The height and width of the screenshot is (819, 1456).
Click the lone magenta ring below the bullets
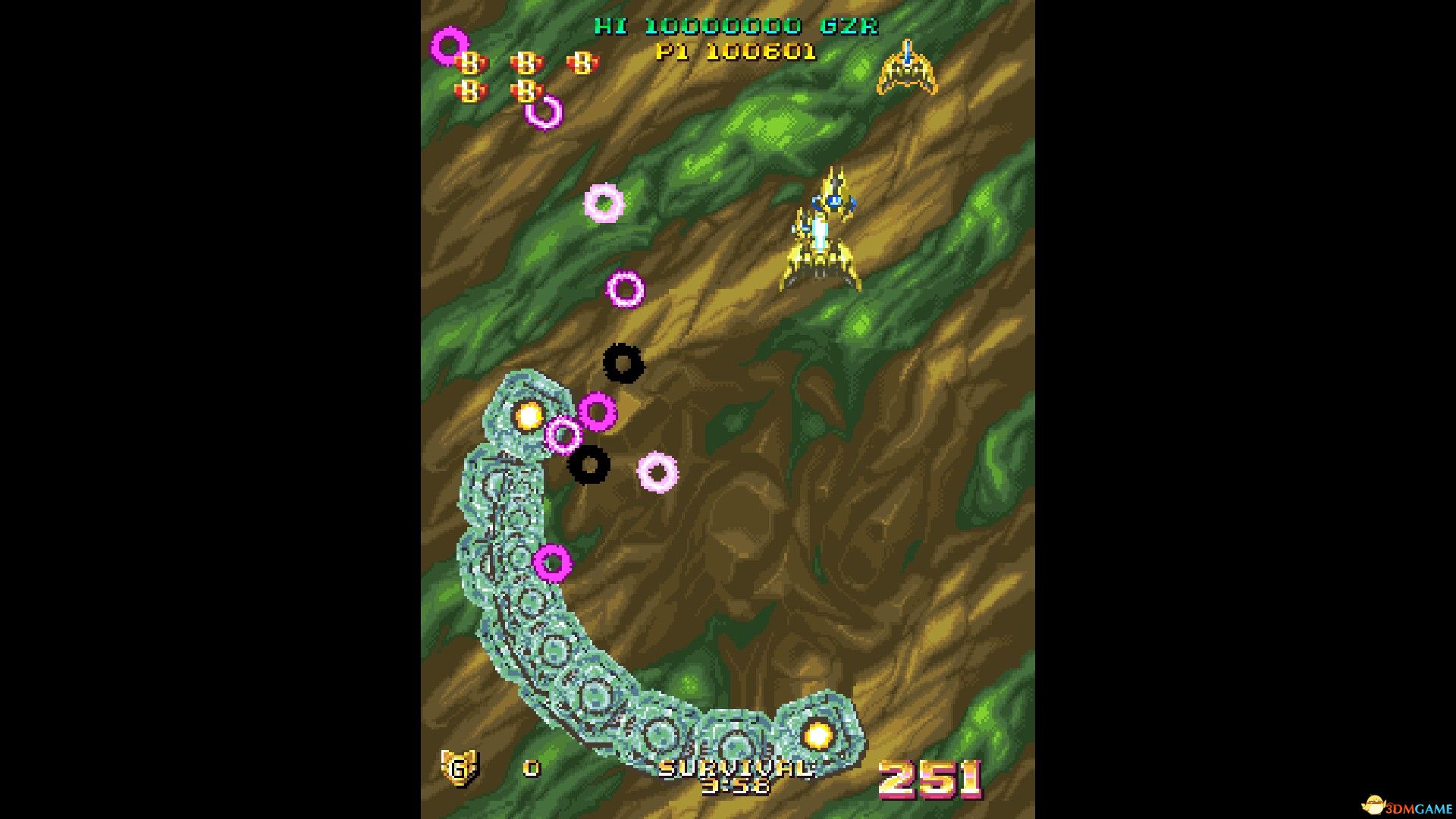click(554, 561)
